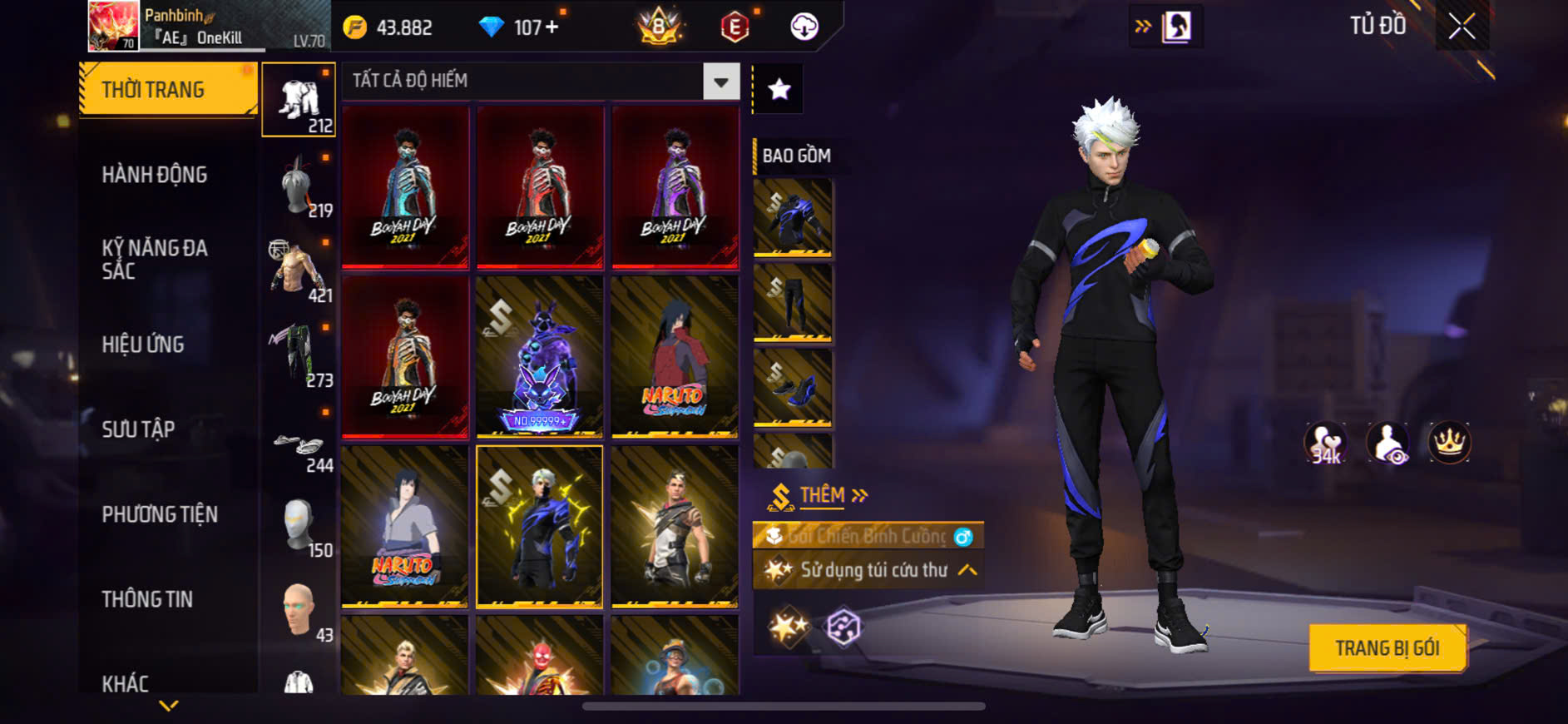The width and height of the screenshot is (1568, 724).
Task: Open the Phương Tiện tab
Action: pos(160,514)
